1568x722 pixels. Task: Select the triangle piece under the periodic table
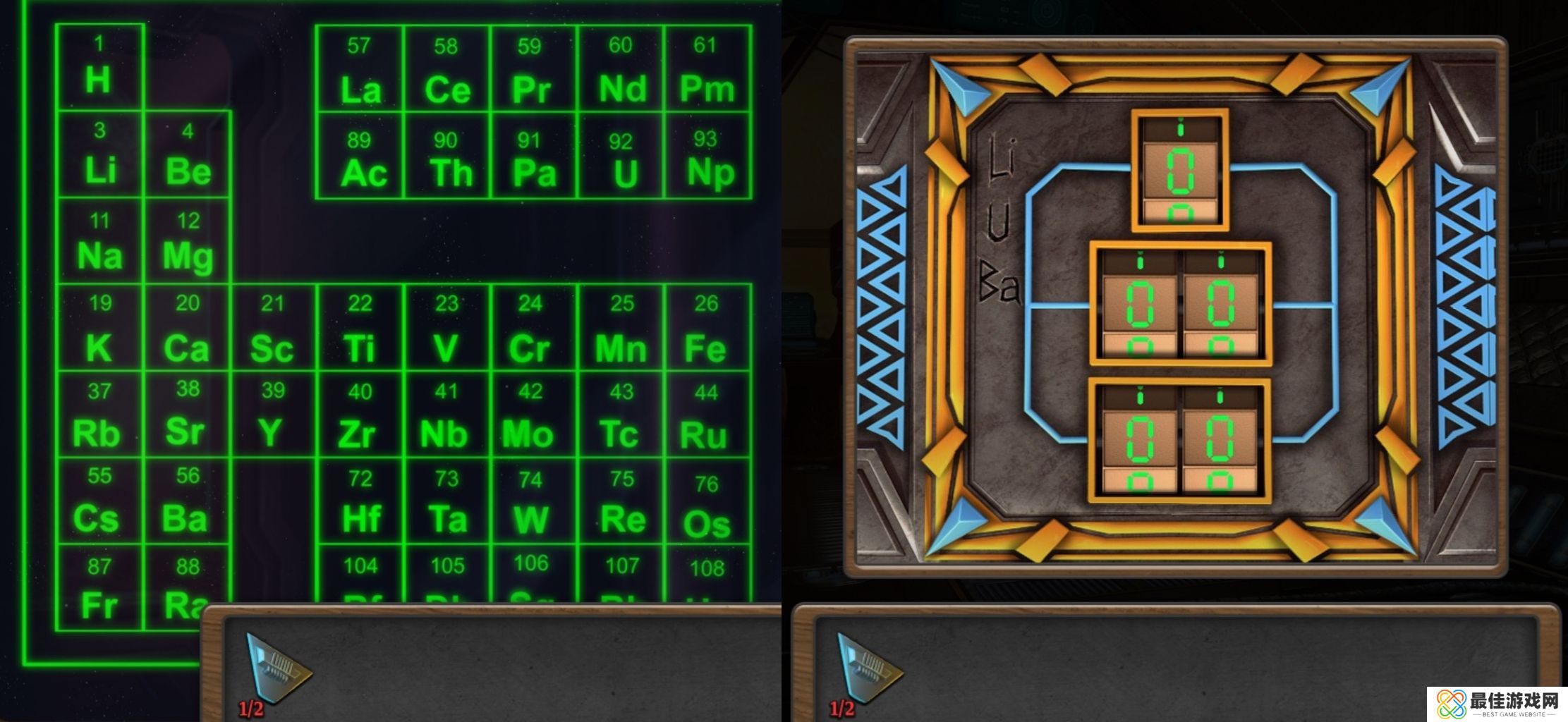276,668
